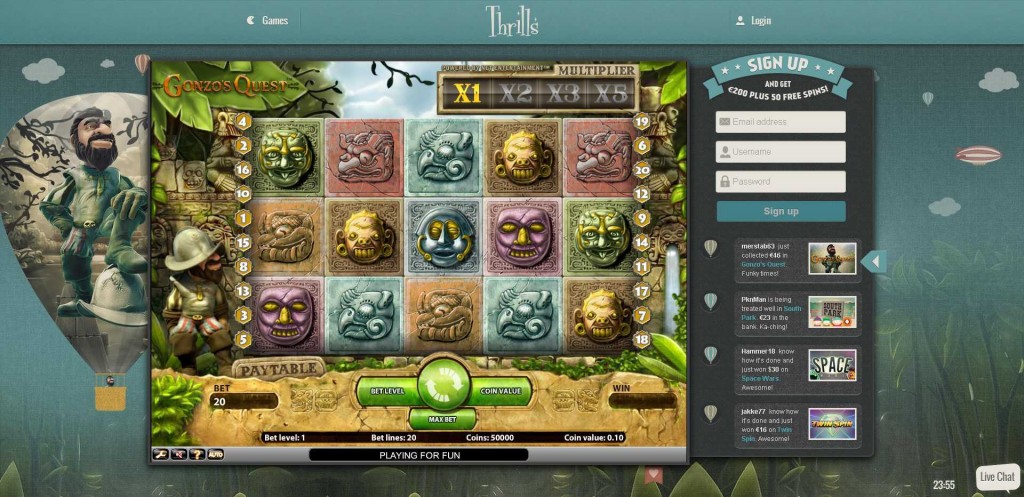Screen dimensions: 1024x497
Task: Open the South Park game thumbnail
Action: (832, 311)
